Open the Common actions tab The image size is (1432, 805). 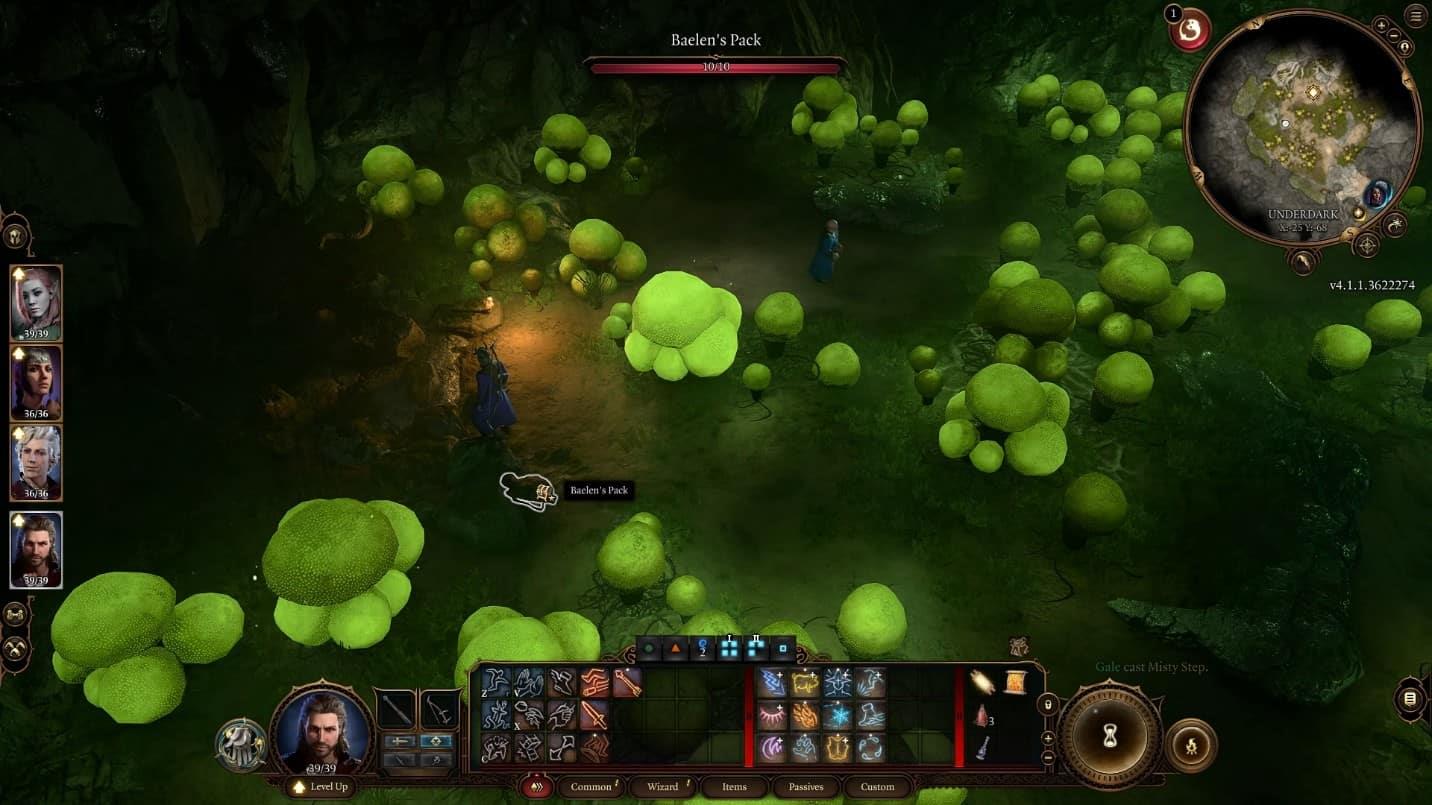pos(591,787)
